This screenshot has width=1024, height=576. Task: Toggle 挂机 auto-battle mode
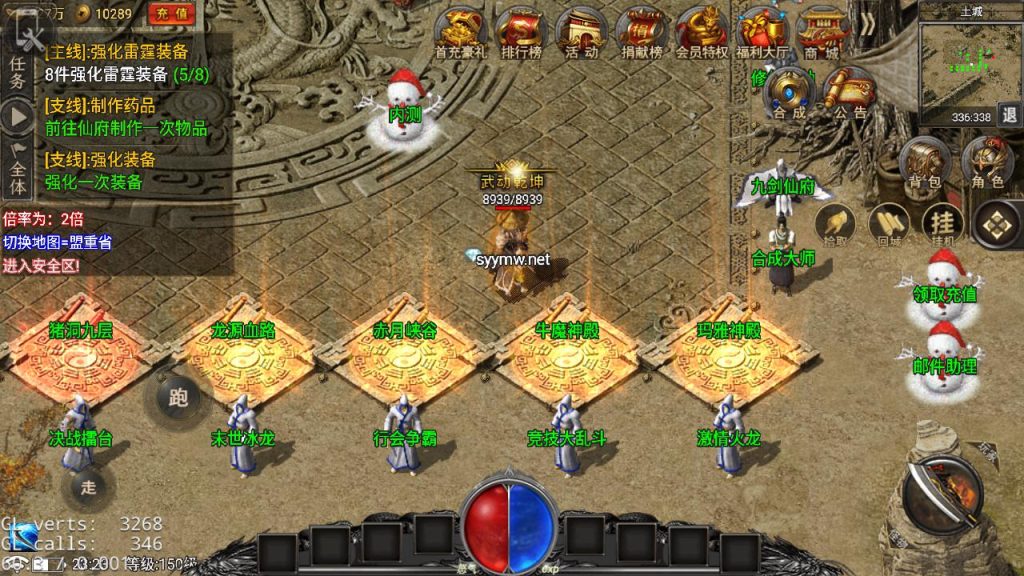[x=942, y=224]
